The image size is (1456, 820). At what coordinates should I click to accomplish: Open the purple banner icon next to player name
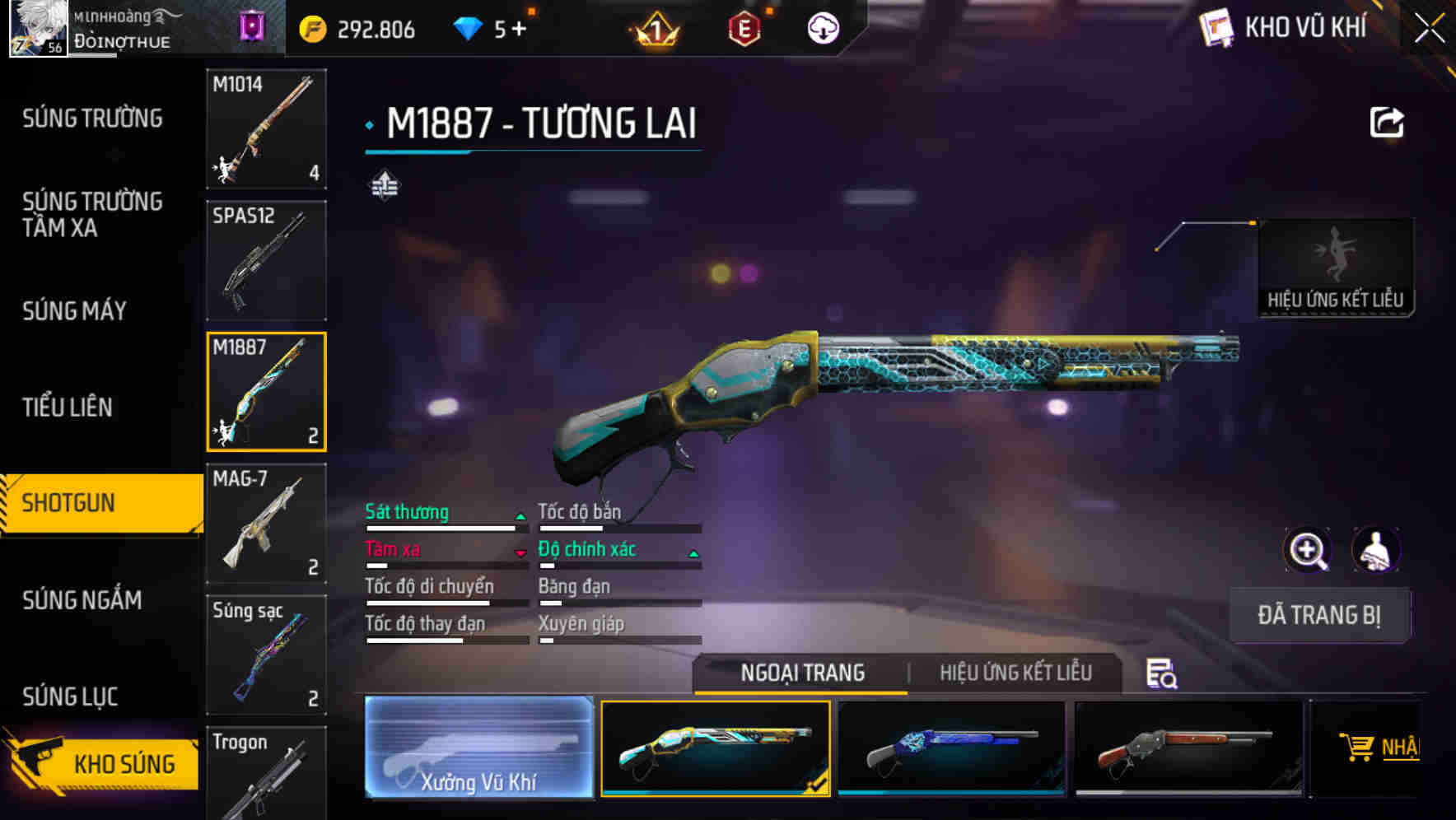coord(251,27)
